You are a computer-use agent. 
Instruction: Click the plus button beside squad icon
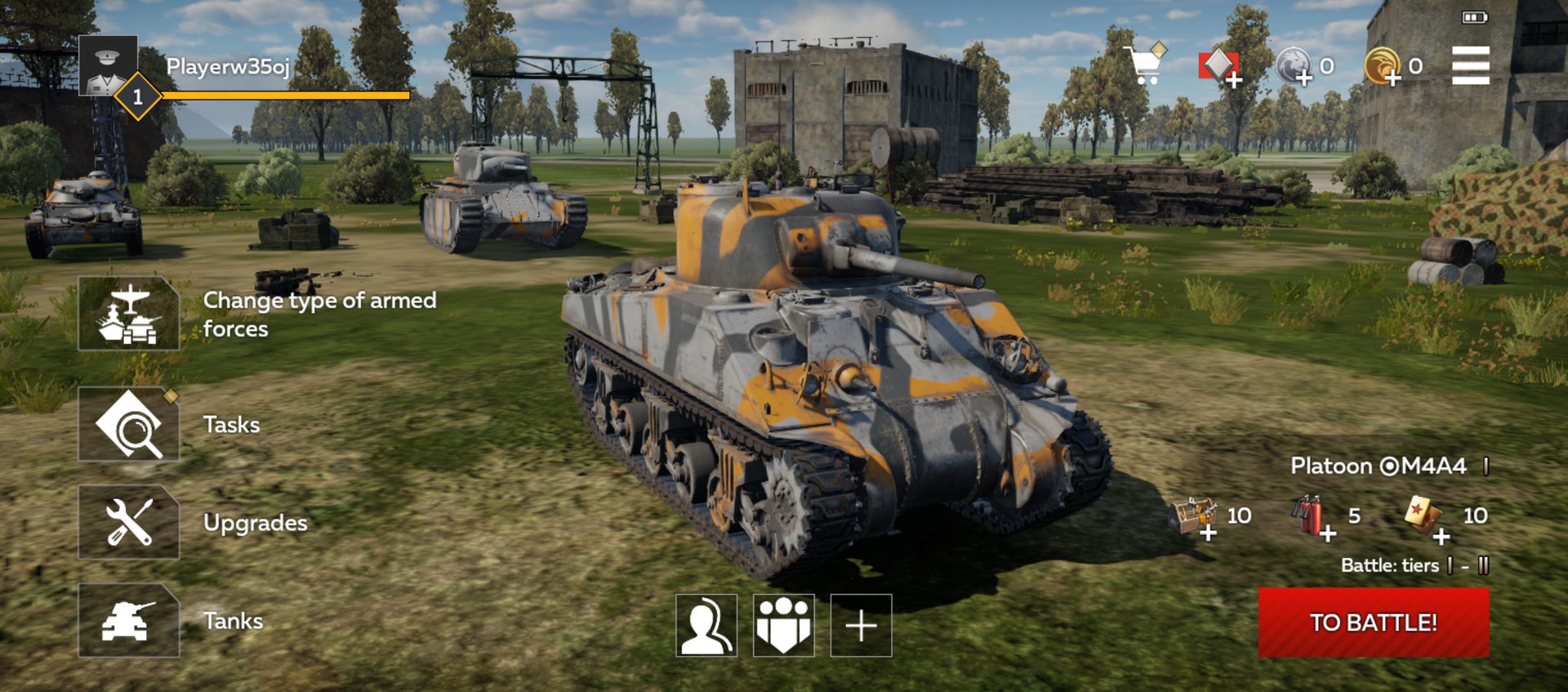pos(861,626)
